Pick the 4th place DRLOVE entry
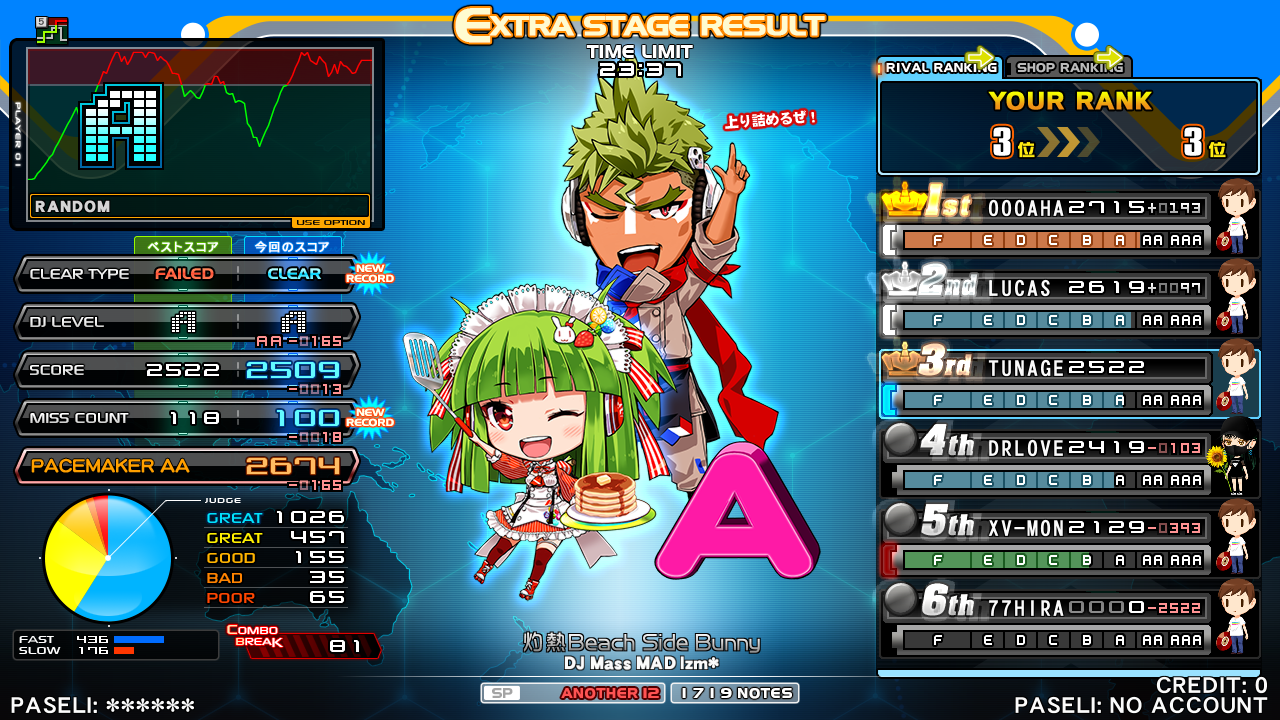 1068,461
